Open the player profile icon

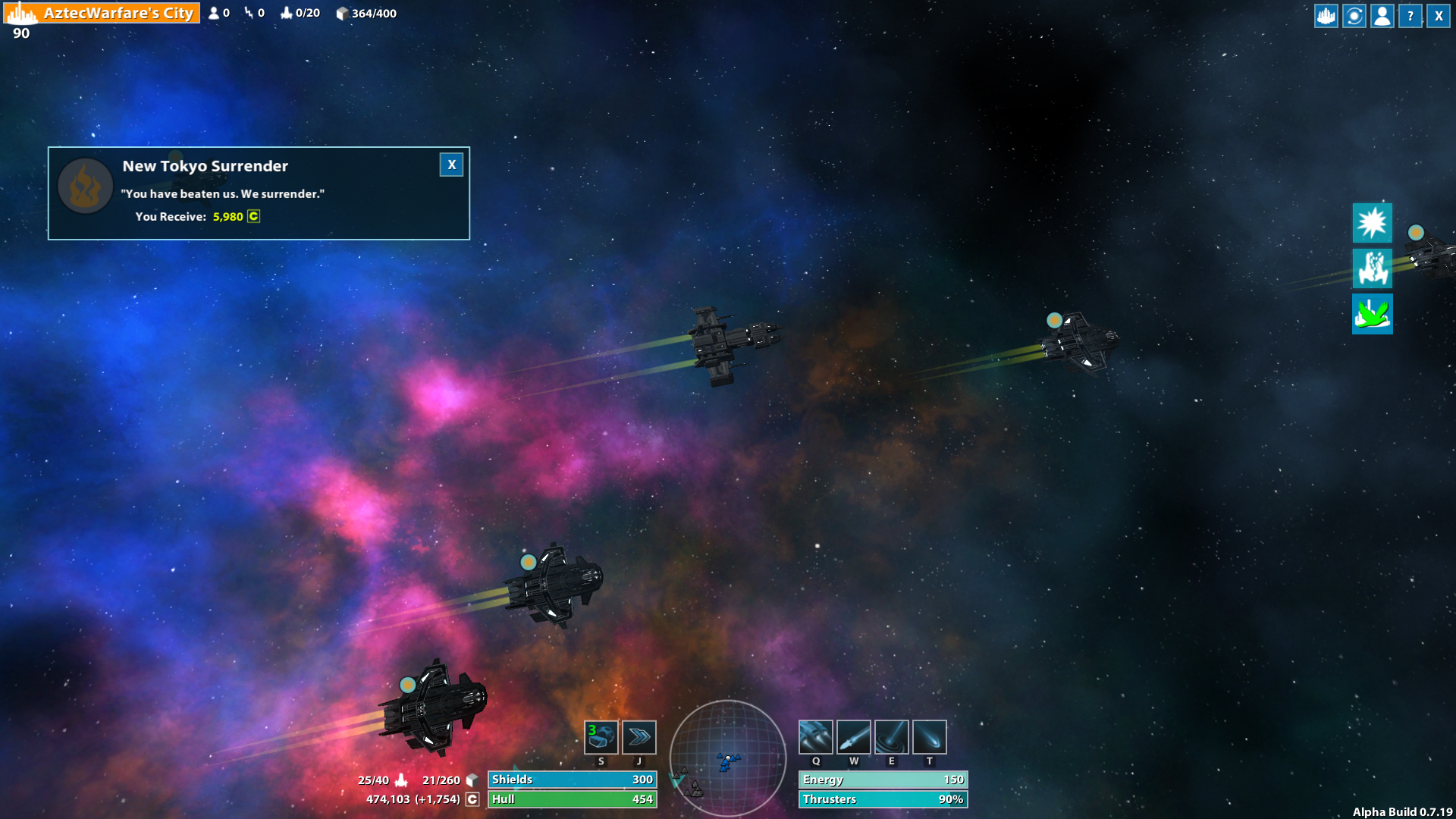pos(1382,15)
